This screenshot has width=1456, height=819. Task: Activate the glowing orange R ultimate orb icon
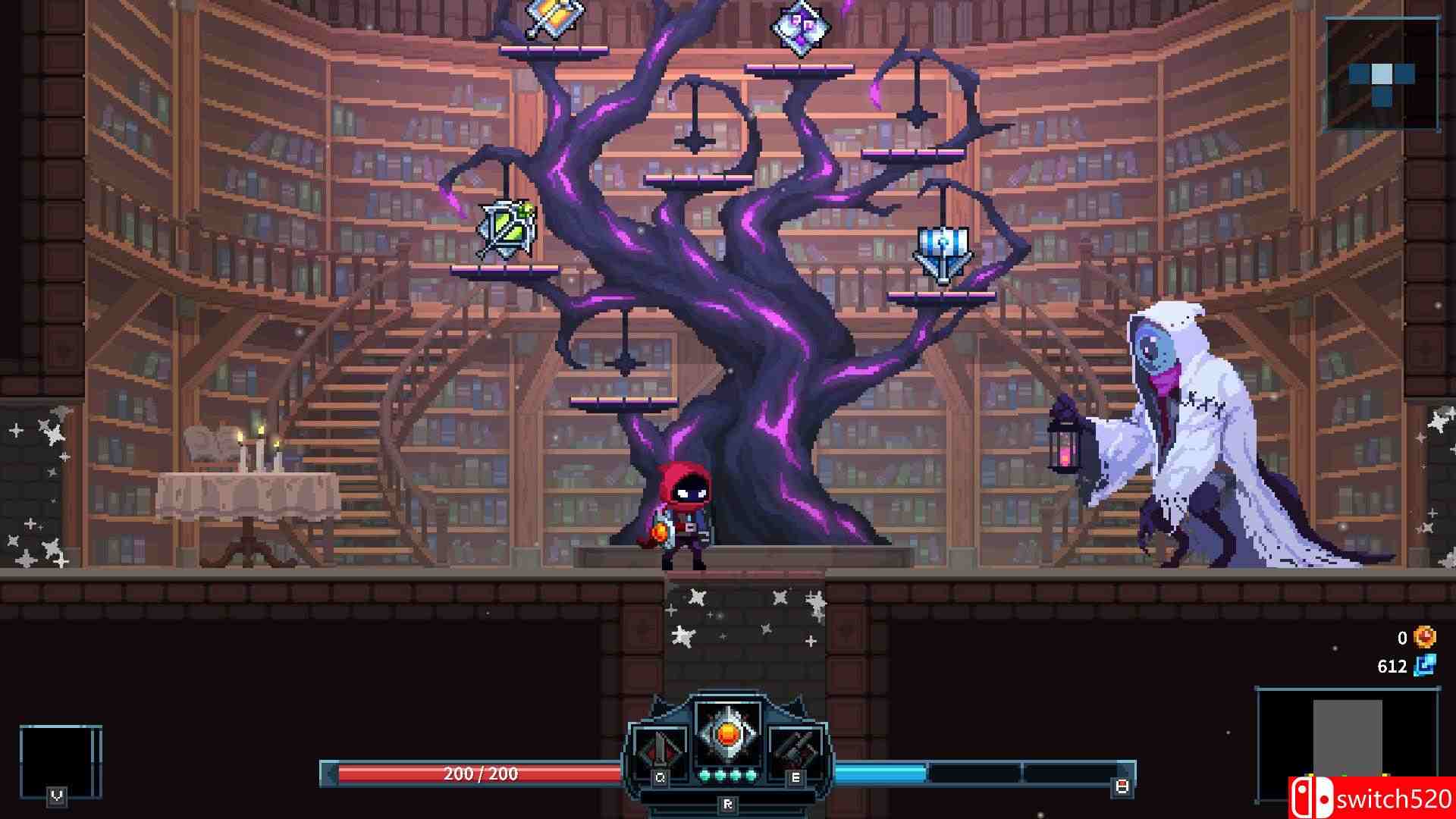[x=728, y=736]
